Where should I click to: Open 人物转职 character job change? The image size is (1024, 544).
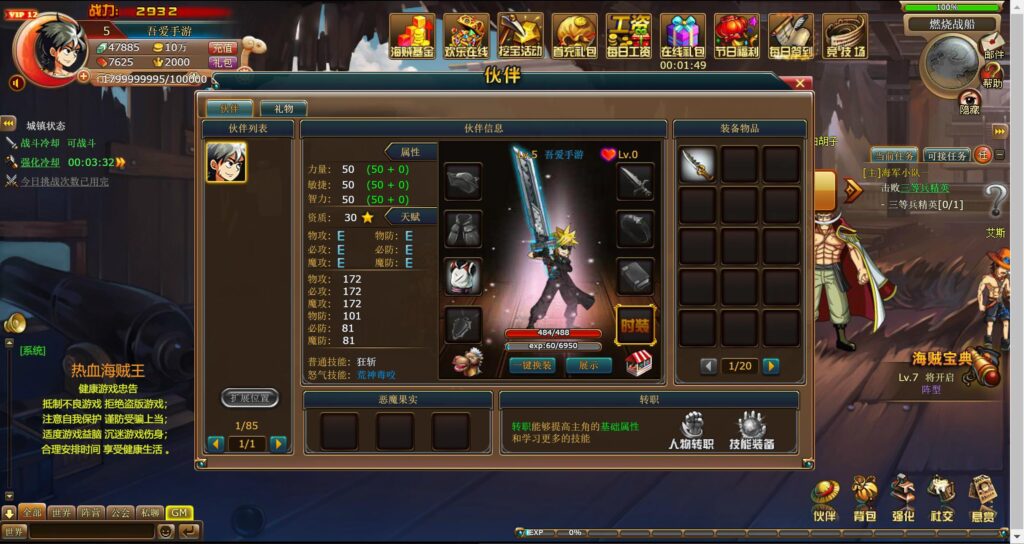(691, 432)
